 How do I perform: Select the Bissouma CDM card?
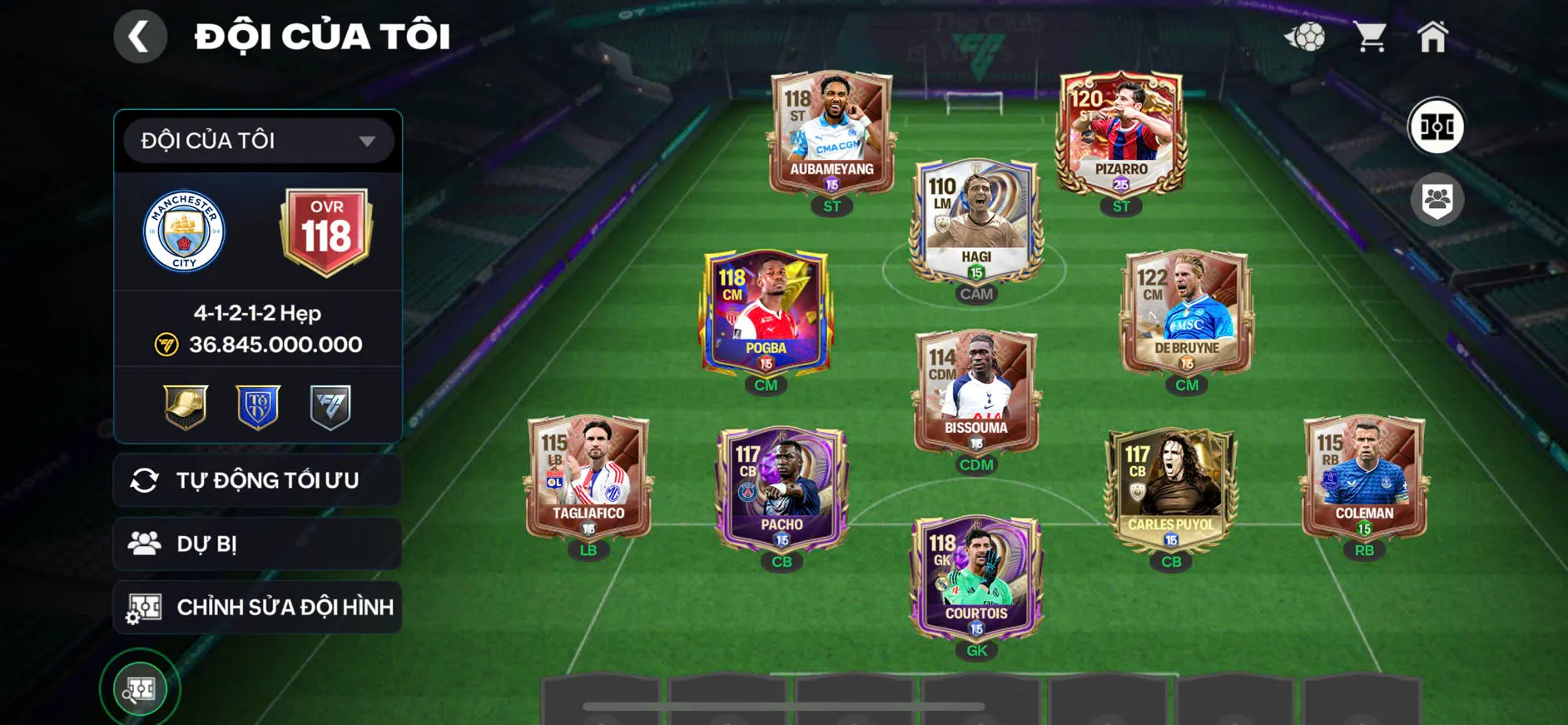click(x=976, y=391)
